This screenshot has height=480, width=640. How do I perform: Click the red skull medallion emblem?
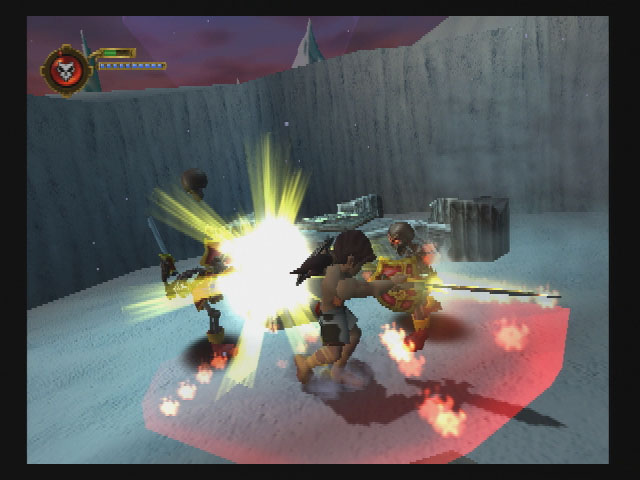(x=67, y=70)
